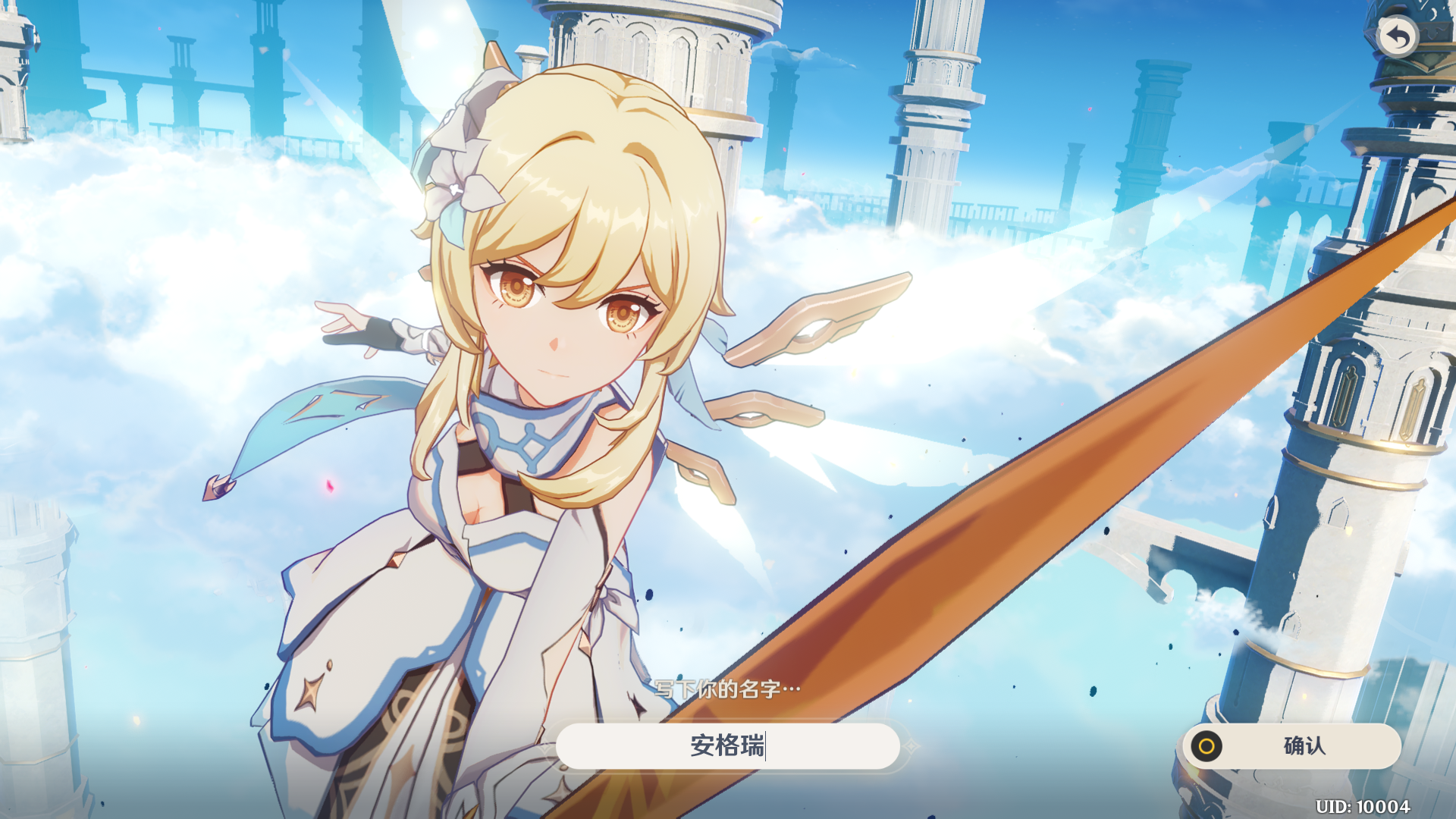Confirm the name with the 确认 button
The height and width of the screenshot is (819, 1456).
coord(1291,746)
